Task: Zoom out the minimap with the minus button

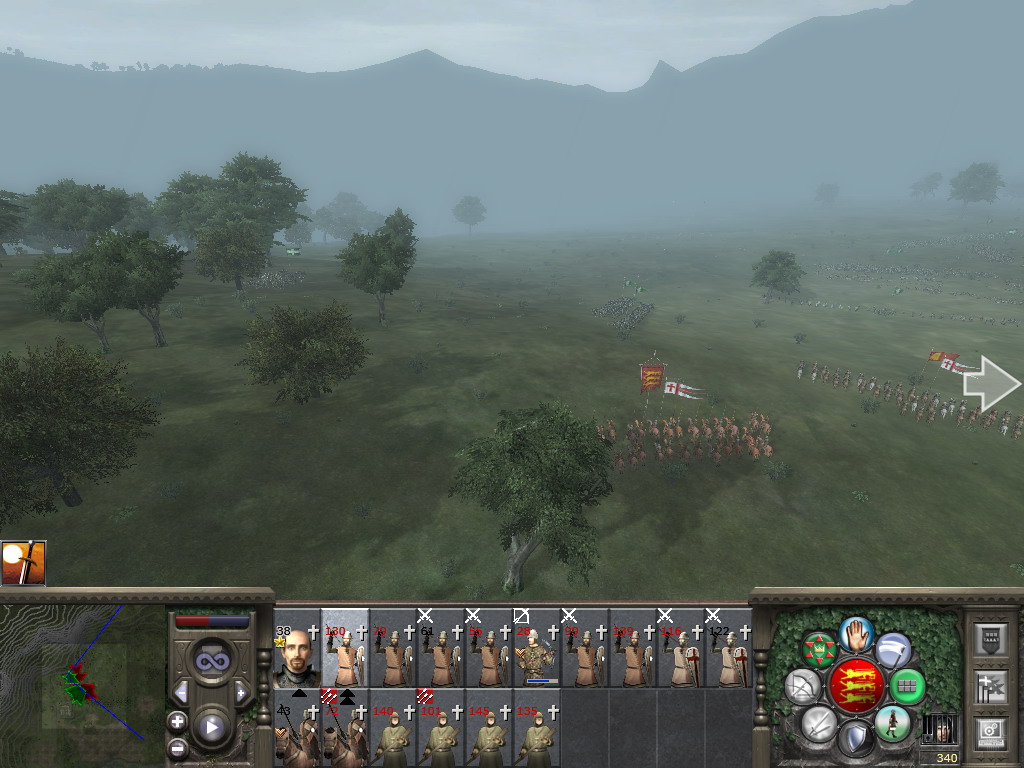Action: coord(177,747)
